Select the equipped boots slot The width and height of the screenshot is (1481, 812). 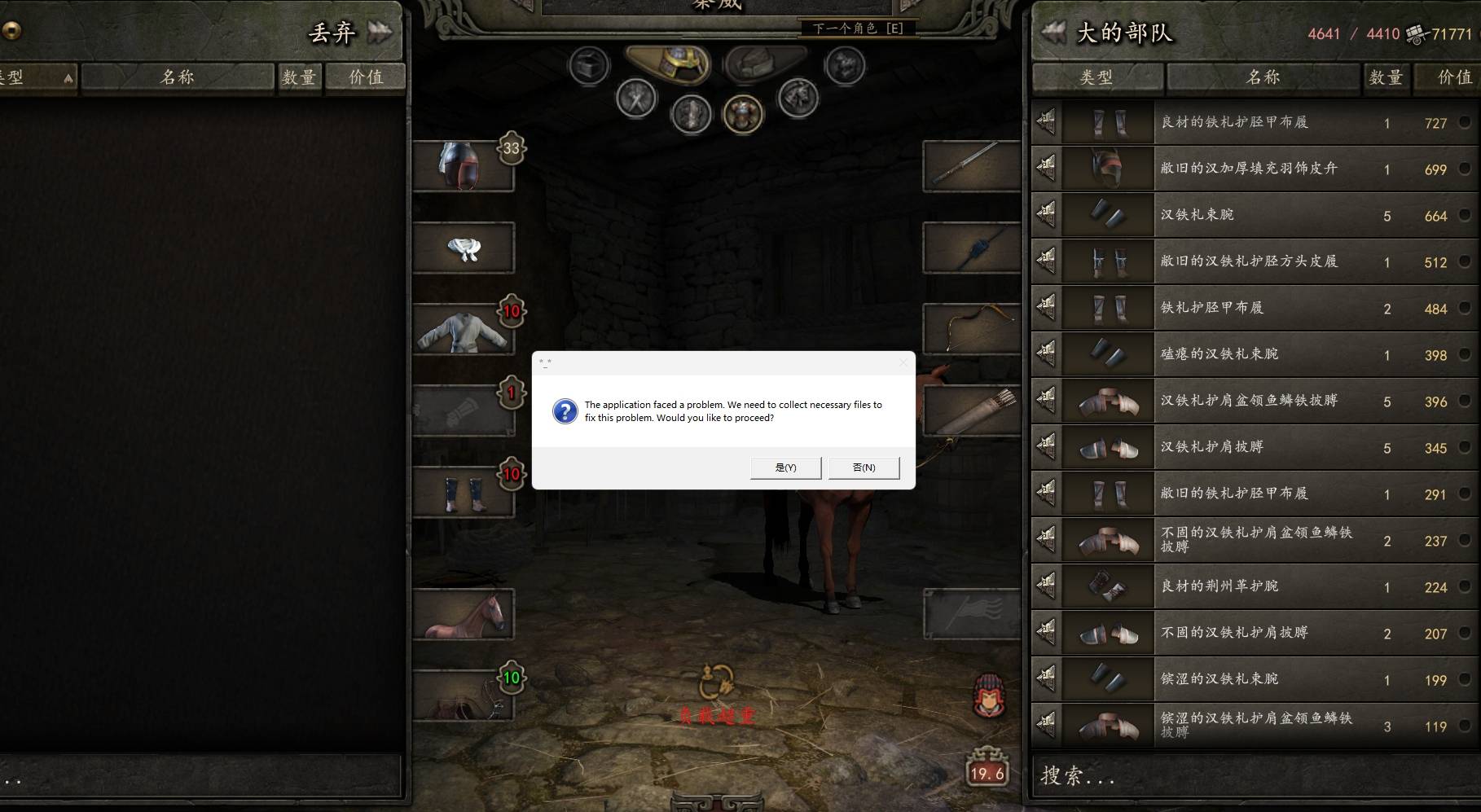coord(463,492)
